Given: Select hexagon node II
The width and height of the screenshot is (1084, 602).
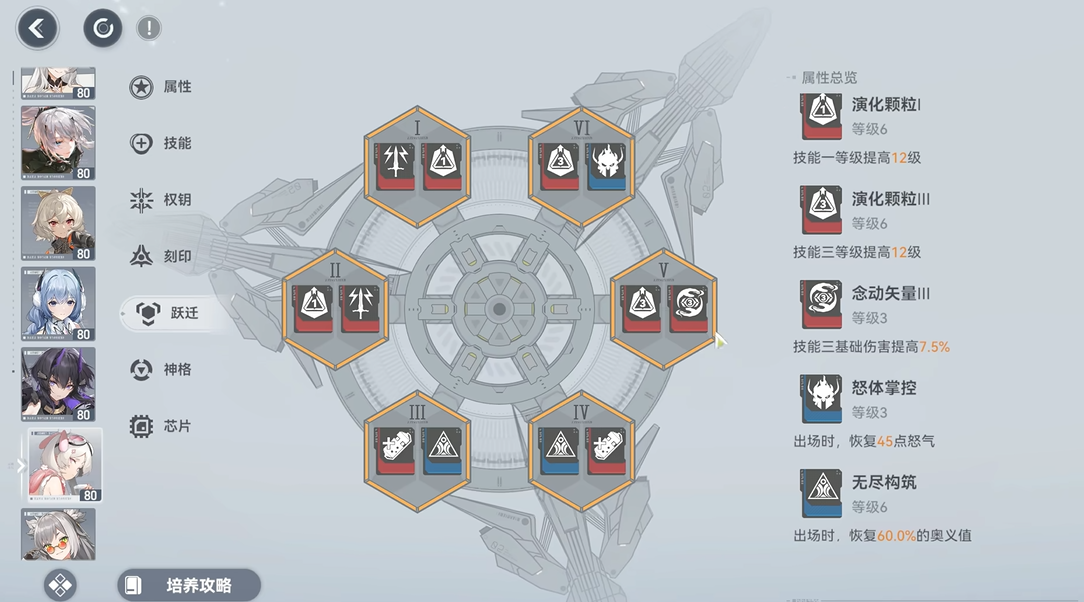Looking at the screenshot, I should tap(336, 310).
